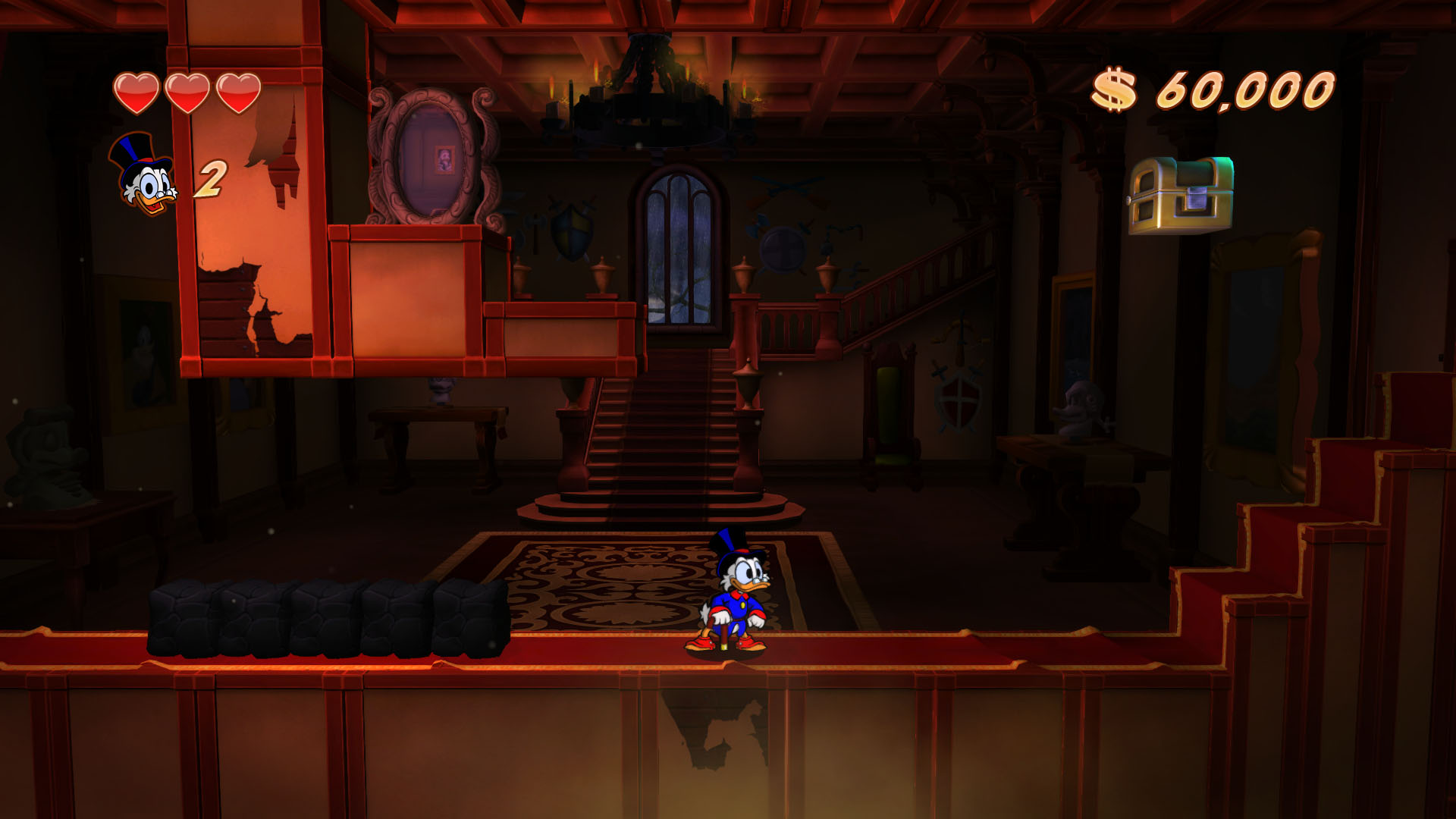Select the golden treasure chest HUD icon
Screen dimensions: 1456x819
click(1180, 196)
